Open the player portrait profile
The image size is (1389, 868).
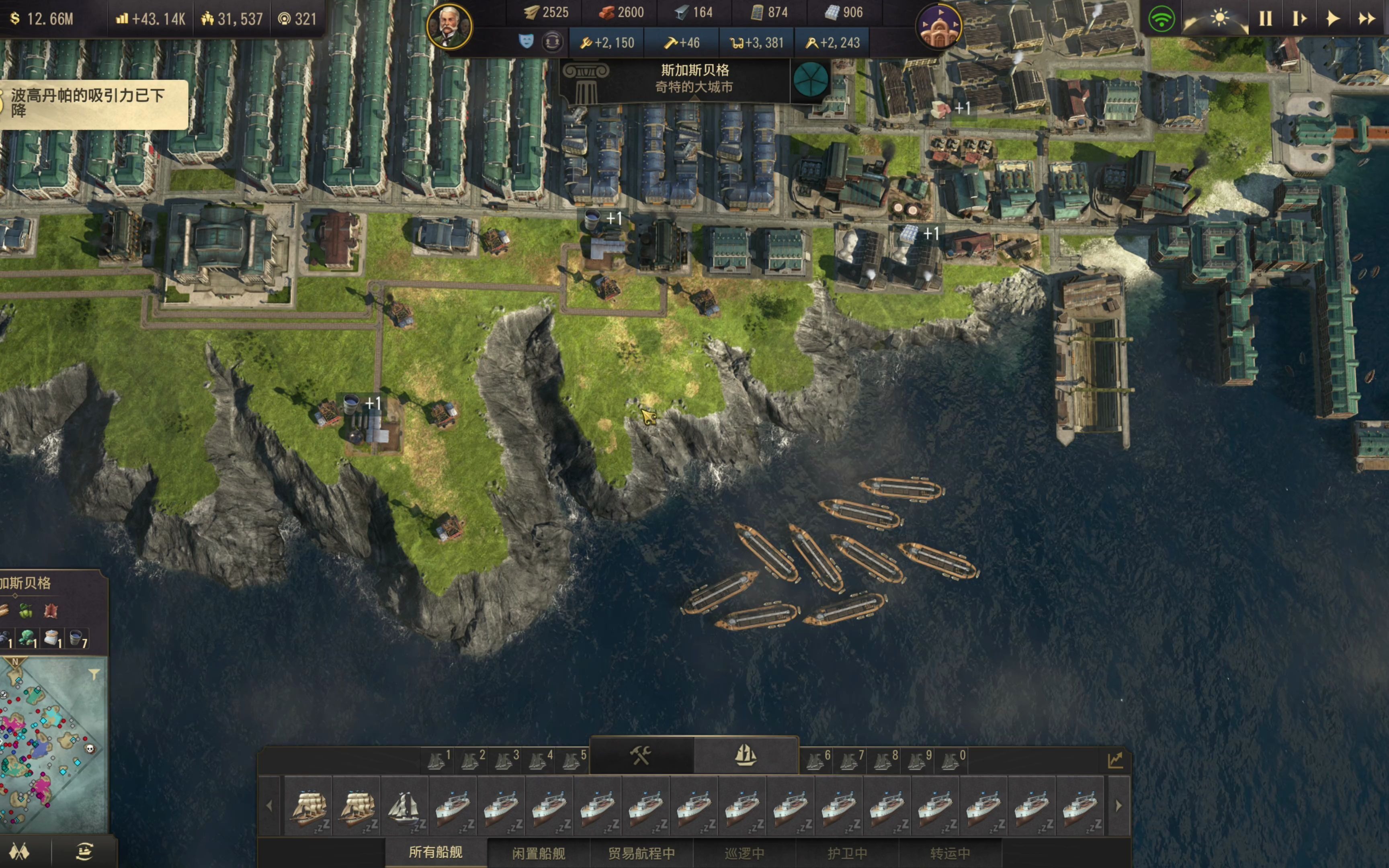click(x=449, y=26)
